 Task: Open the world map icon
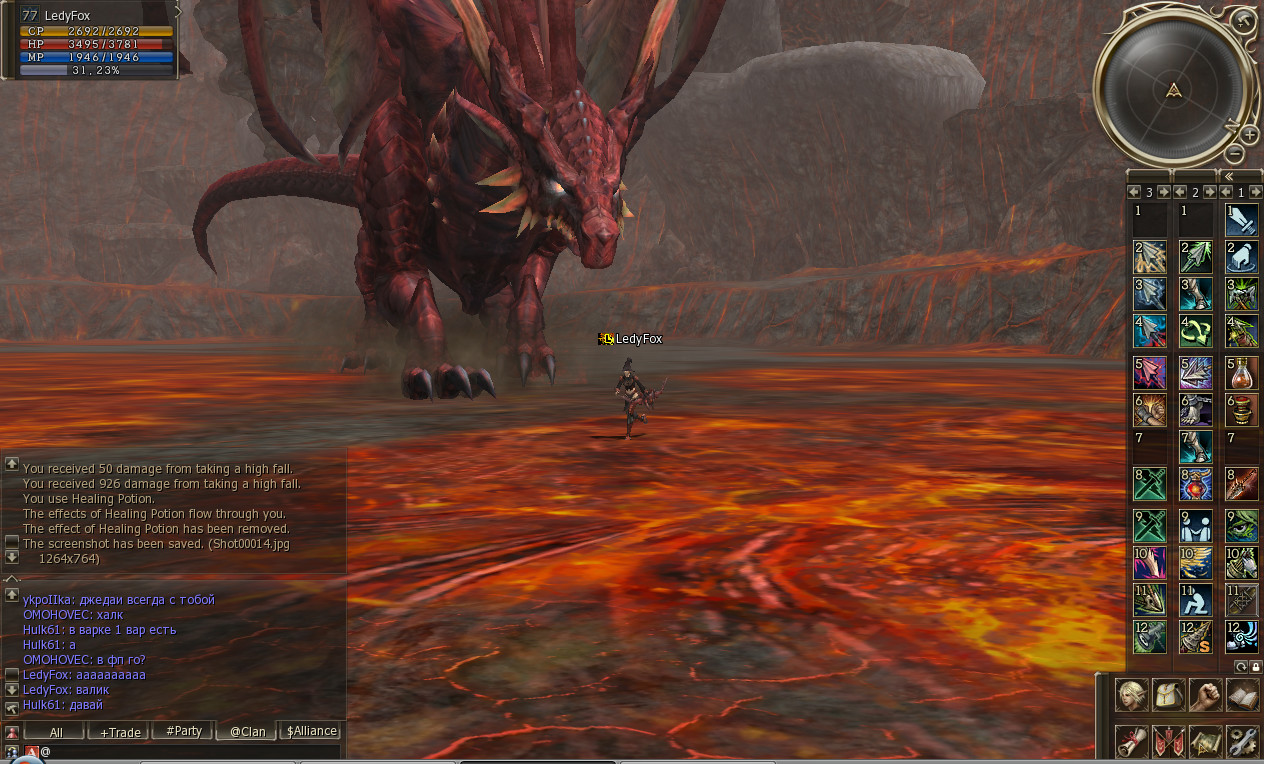pyautogui.click(x=1206, y=741)
